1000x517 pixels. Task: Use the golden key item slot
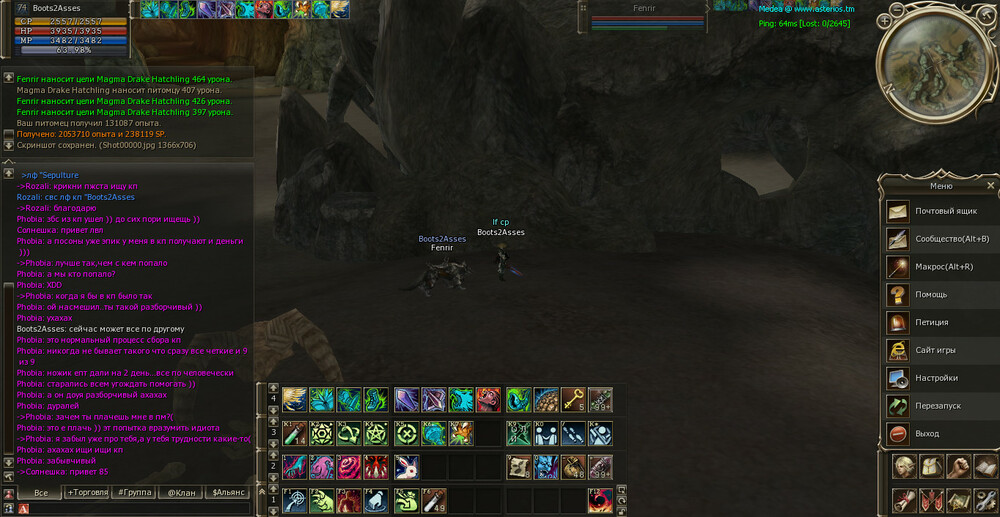[x=573, y=400]
